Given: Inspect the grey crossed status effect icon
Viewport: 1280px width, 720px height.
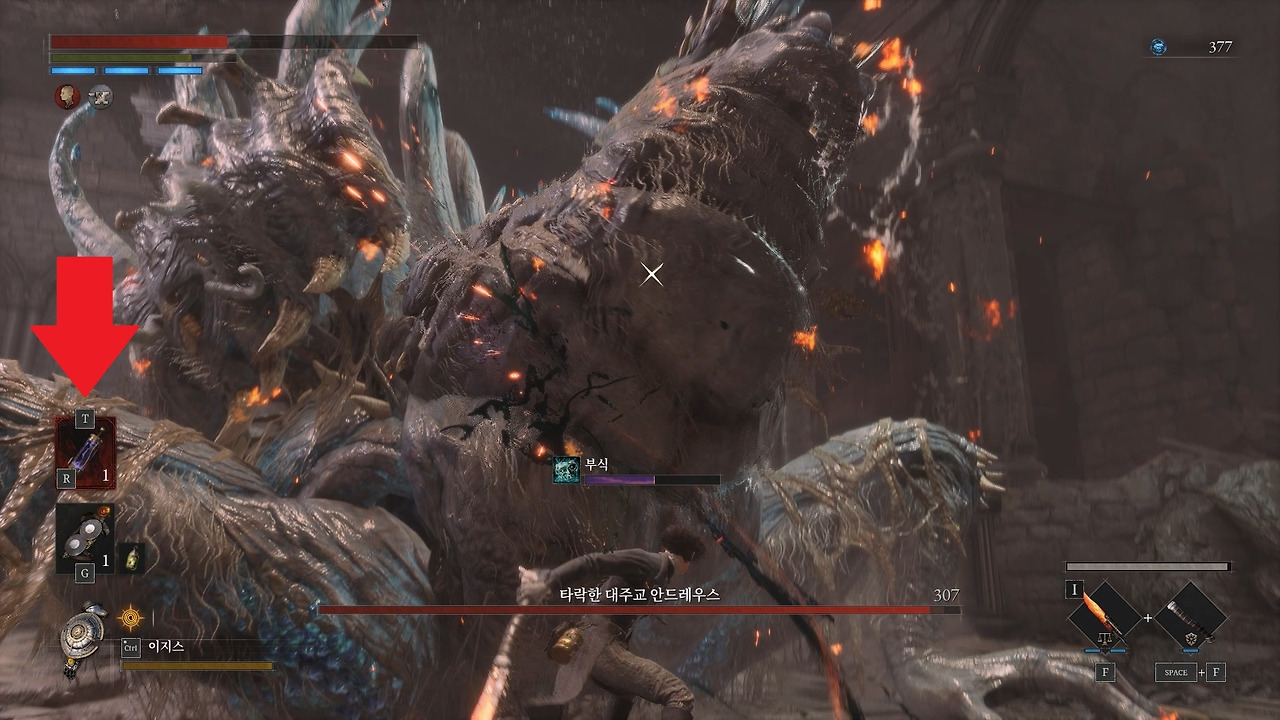Looking at the screenshot, I should click(x=100, y=96).
